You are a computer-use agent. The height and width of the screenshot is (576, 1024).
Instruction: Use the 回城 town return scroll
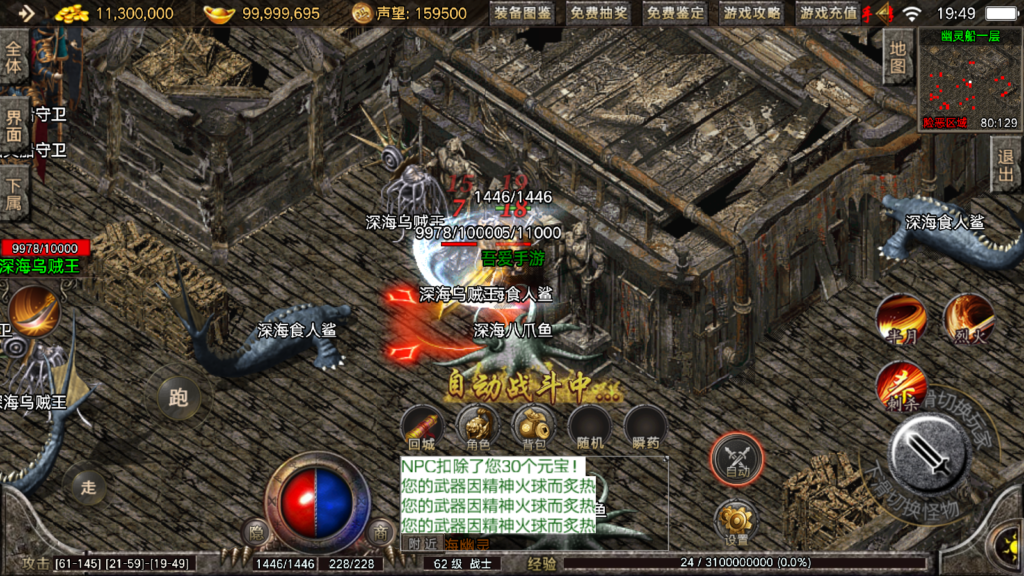[421, 427]
